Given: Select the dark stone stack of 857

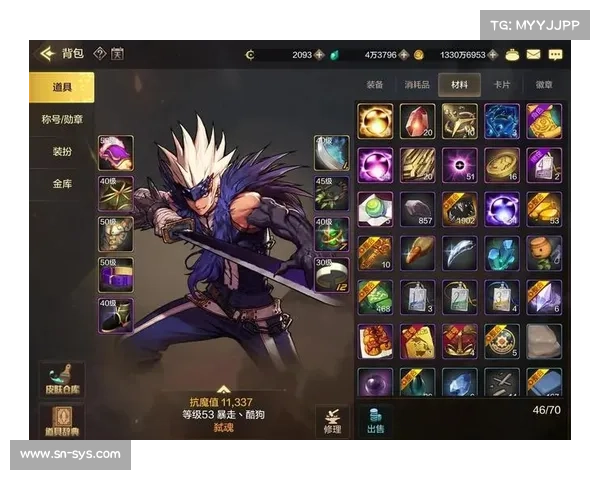Looking at the screenshot, I should pyautogui.click(x=417, y=208).
